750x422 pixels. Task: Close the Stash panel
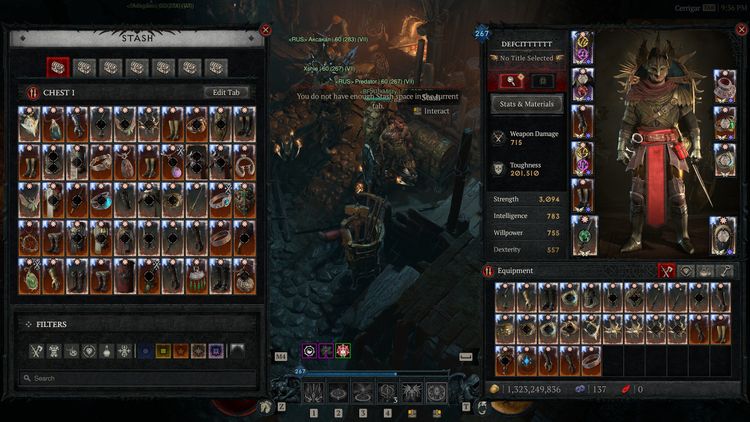tap(265, 30)
